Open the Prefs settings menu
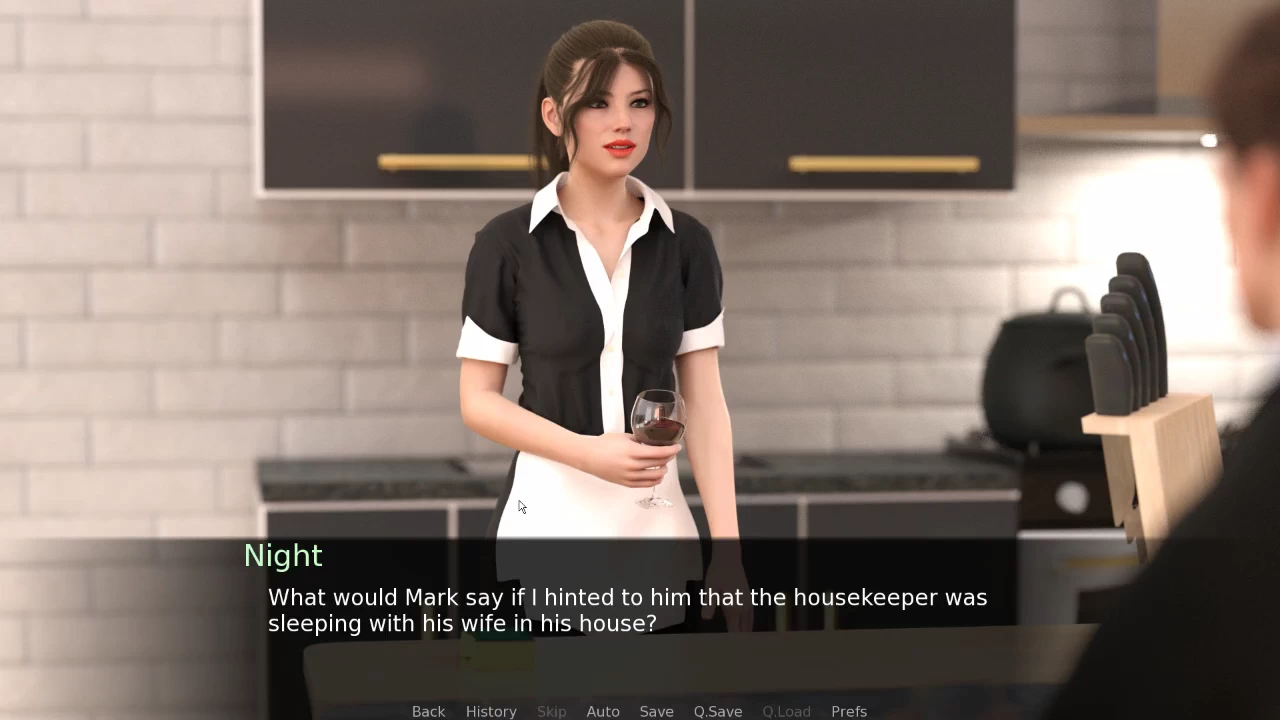The image size is (1280, 720). click(849, 711)
